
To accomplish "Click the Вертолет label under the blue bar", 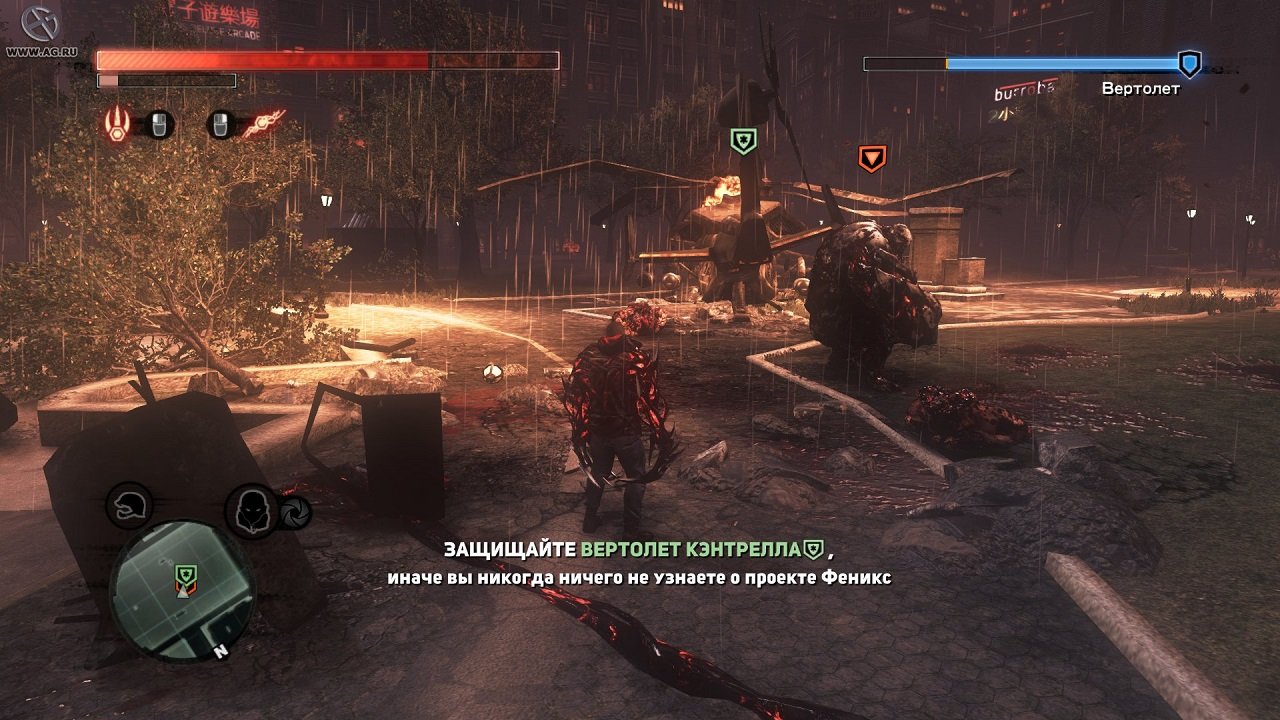I will tap(1141, 88).
